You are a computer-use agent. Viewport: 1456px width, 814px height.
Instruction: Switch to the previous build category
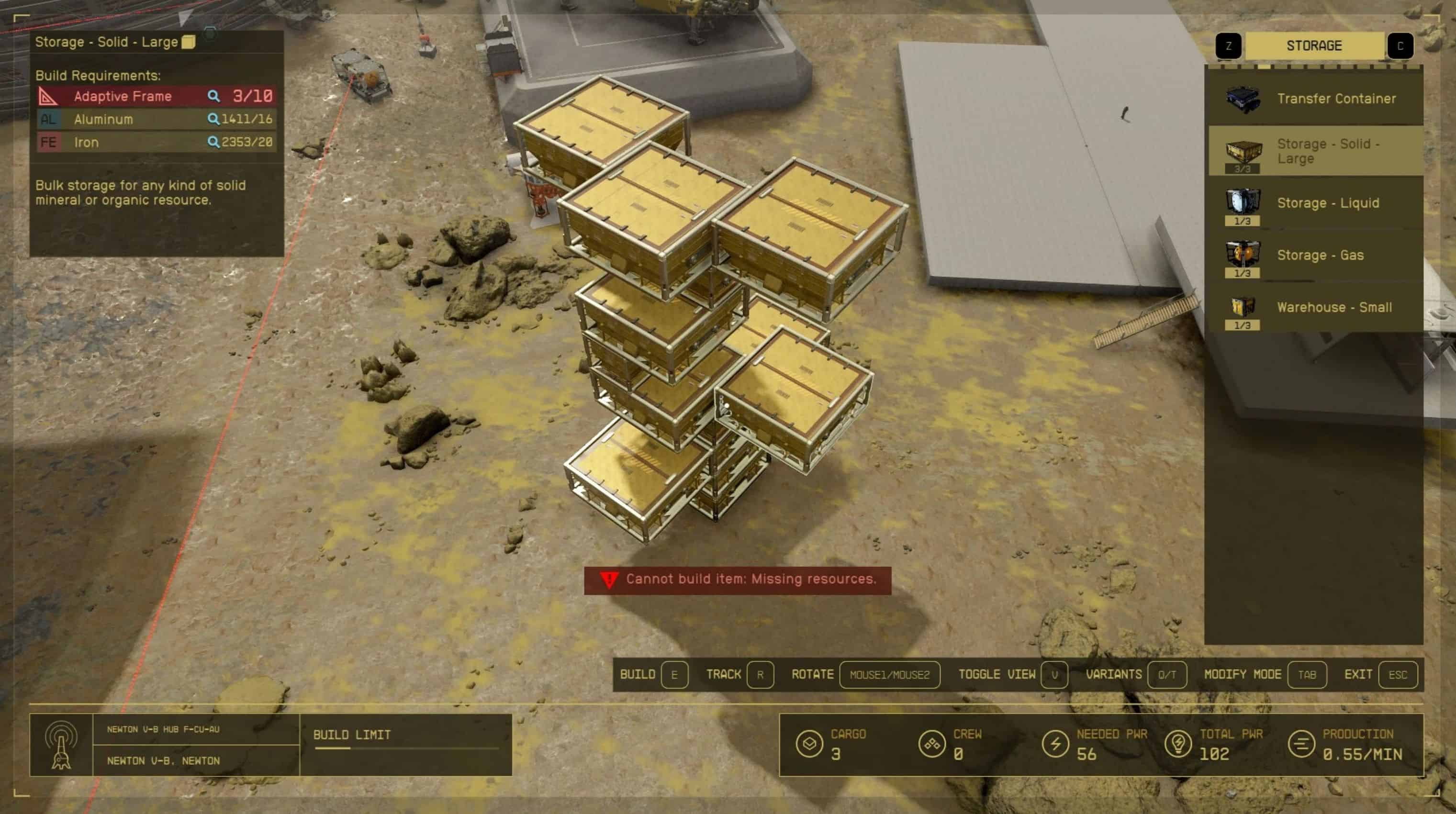[x=1228, y=46]
